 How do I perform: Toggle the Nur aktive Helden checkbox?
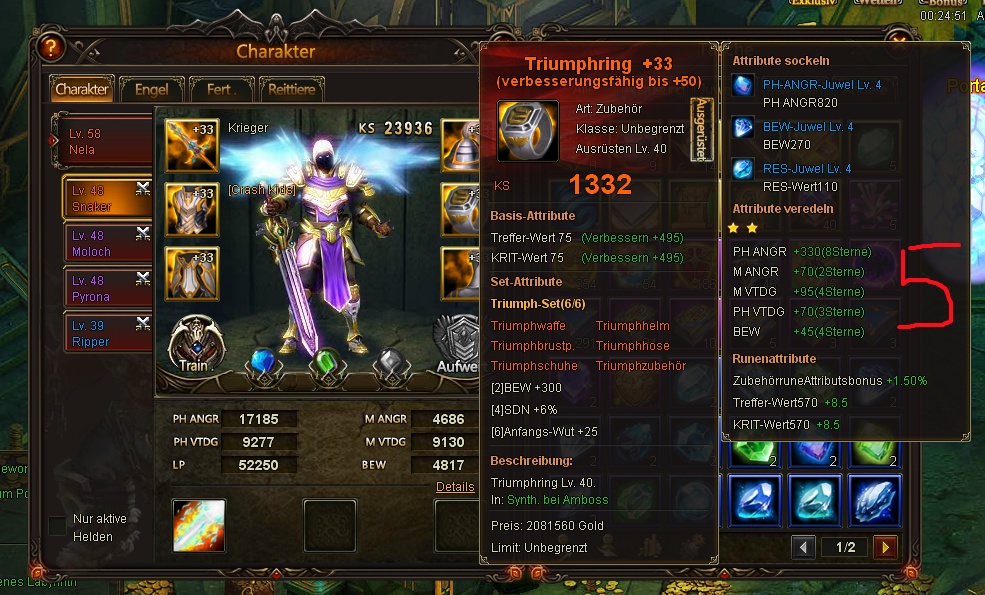[58, 525]
